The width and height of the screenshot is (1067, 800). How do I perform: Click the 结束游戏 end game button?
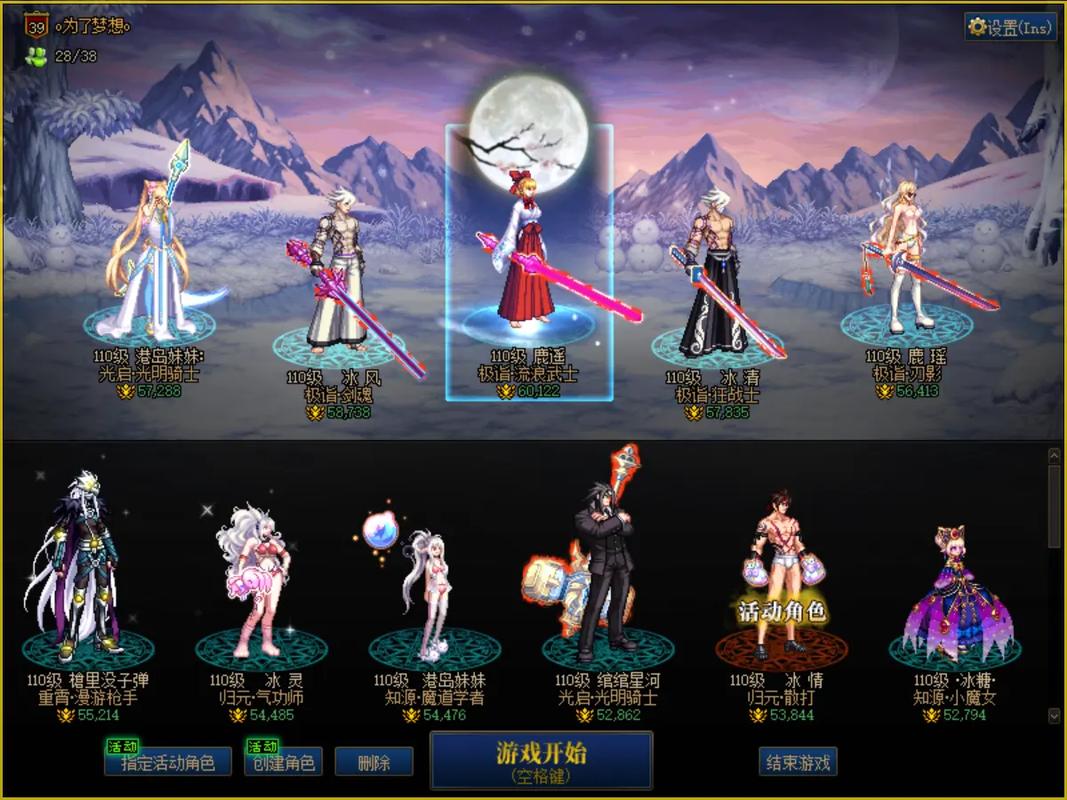(x=798, y=762)
